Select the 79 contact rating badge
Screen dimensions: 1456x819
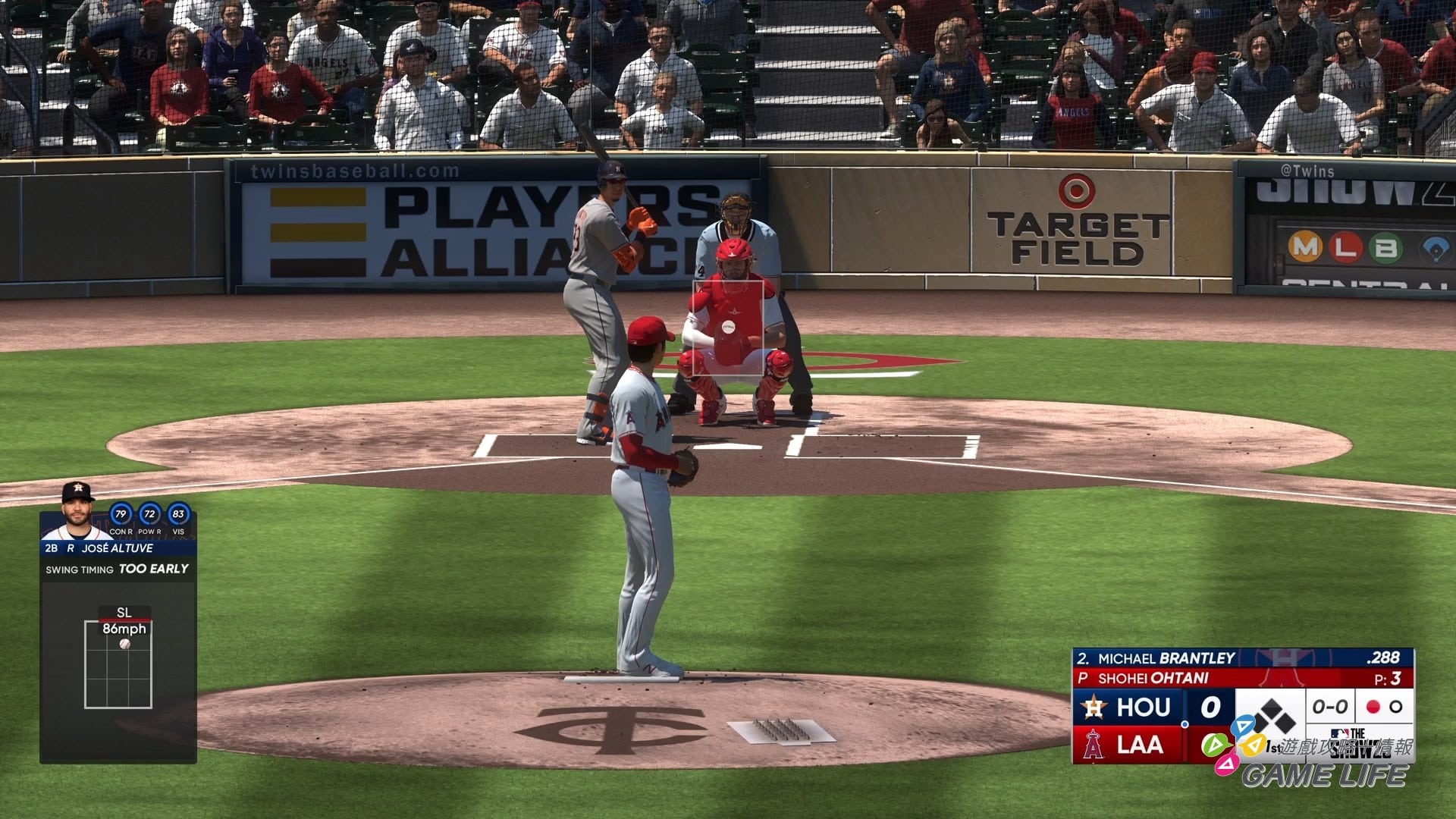click(121, 514)
